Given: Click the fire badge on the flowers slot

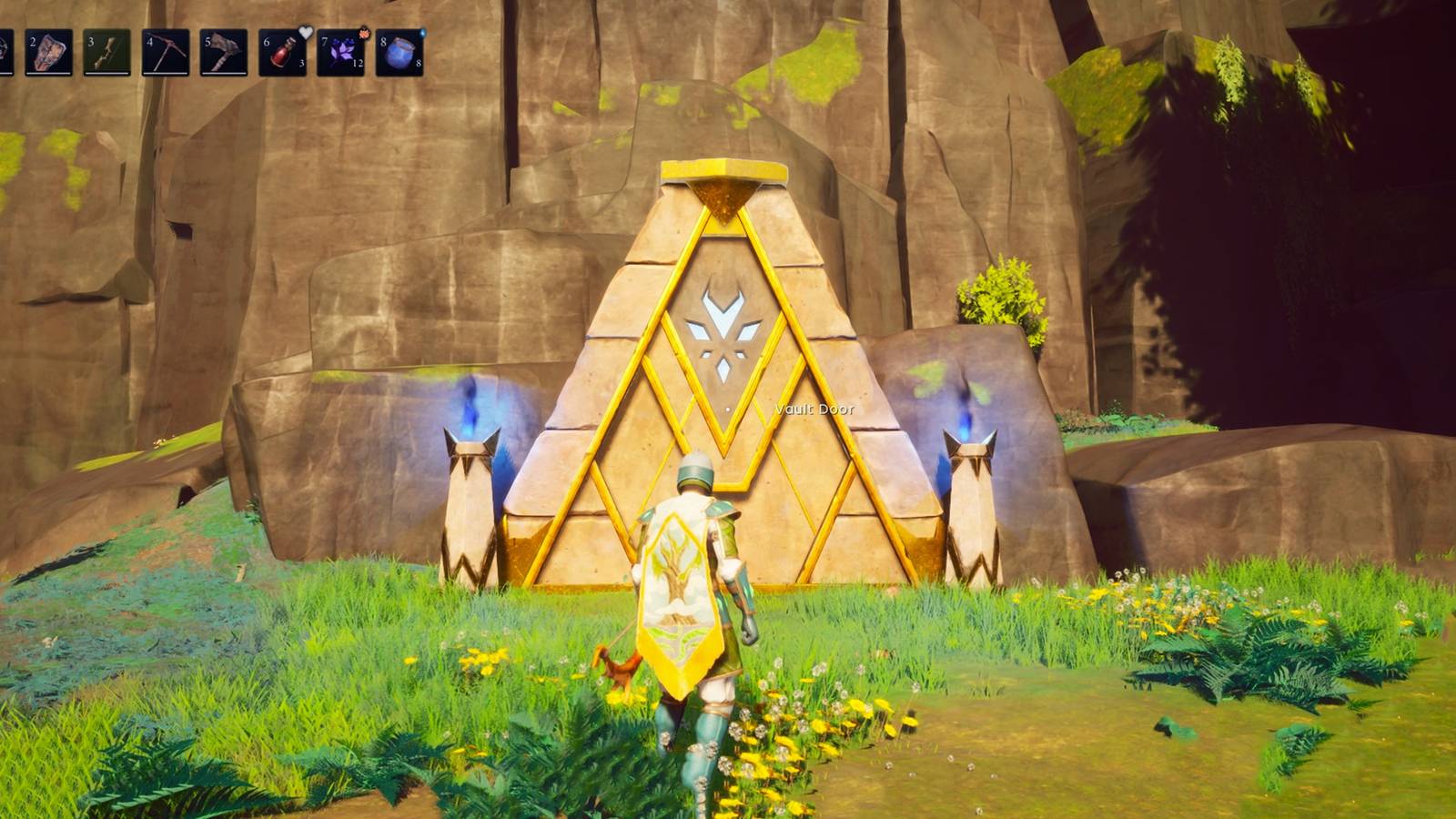Looking at the screenshot, I should pos(365,34).
